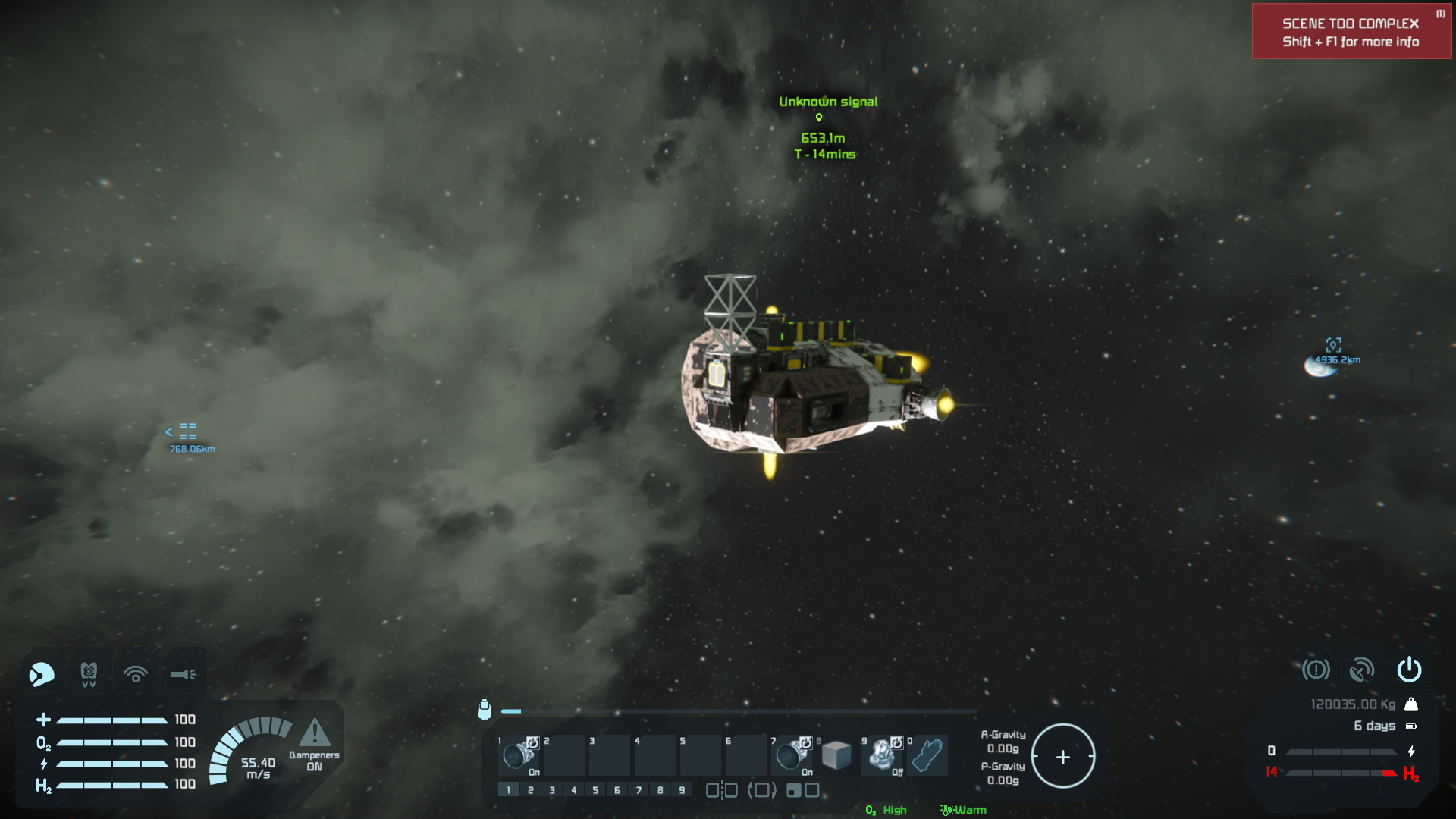Select the armor block in slot 8
This screenshot has width=1456, height=819.
(x=836, y=755)
